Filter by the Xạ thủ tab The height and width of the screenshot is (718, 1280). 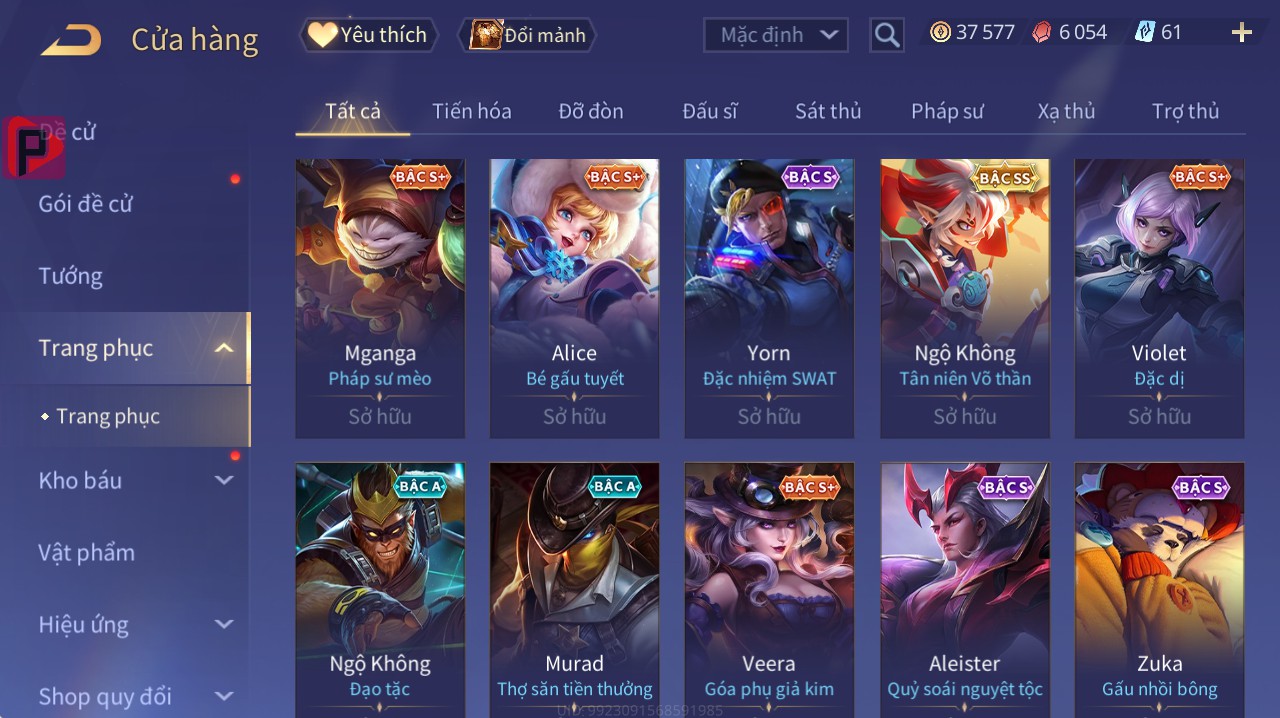[x=1066, y=111]
